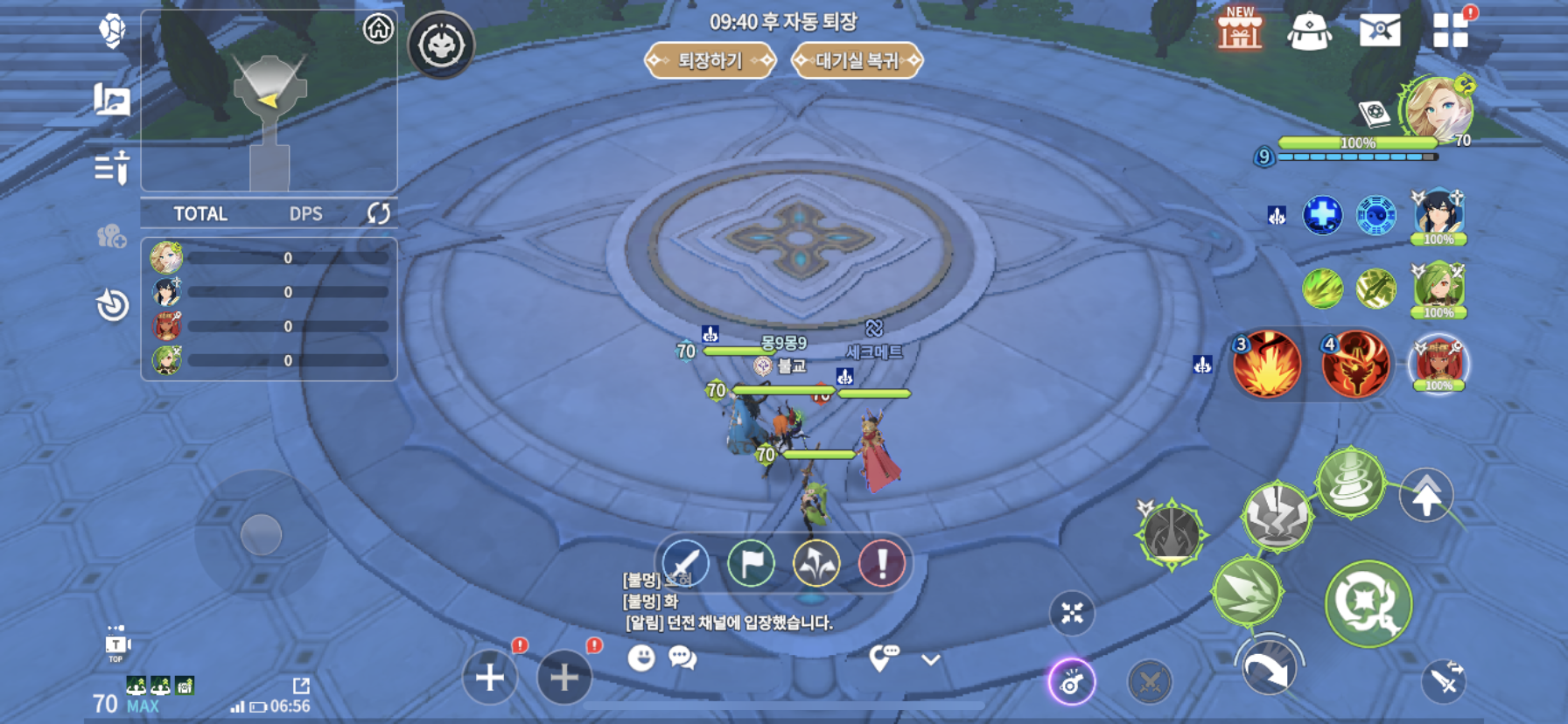Click the 퇴장하기 exit button
1568x724 pixels.
click(710, 60)
